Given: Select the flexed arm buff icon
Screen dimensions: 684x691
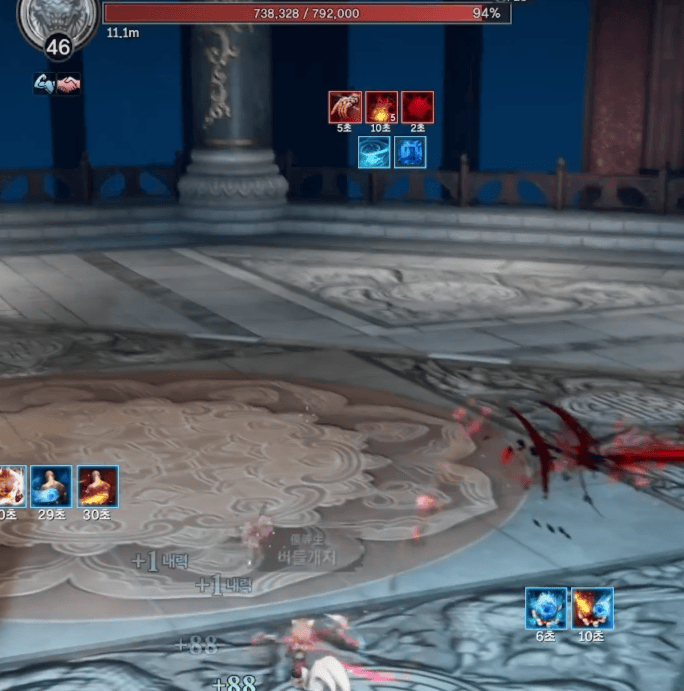Looking at the screenshot, I should (44, 83).
